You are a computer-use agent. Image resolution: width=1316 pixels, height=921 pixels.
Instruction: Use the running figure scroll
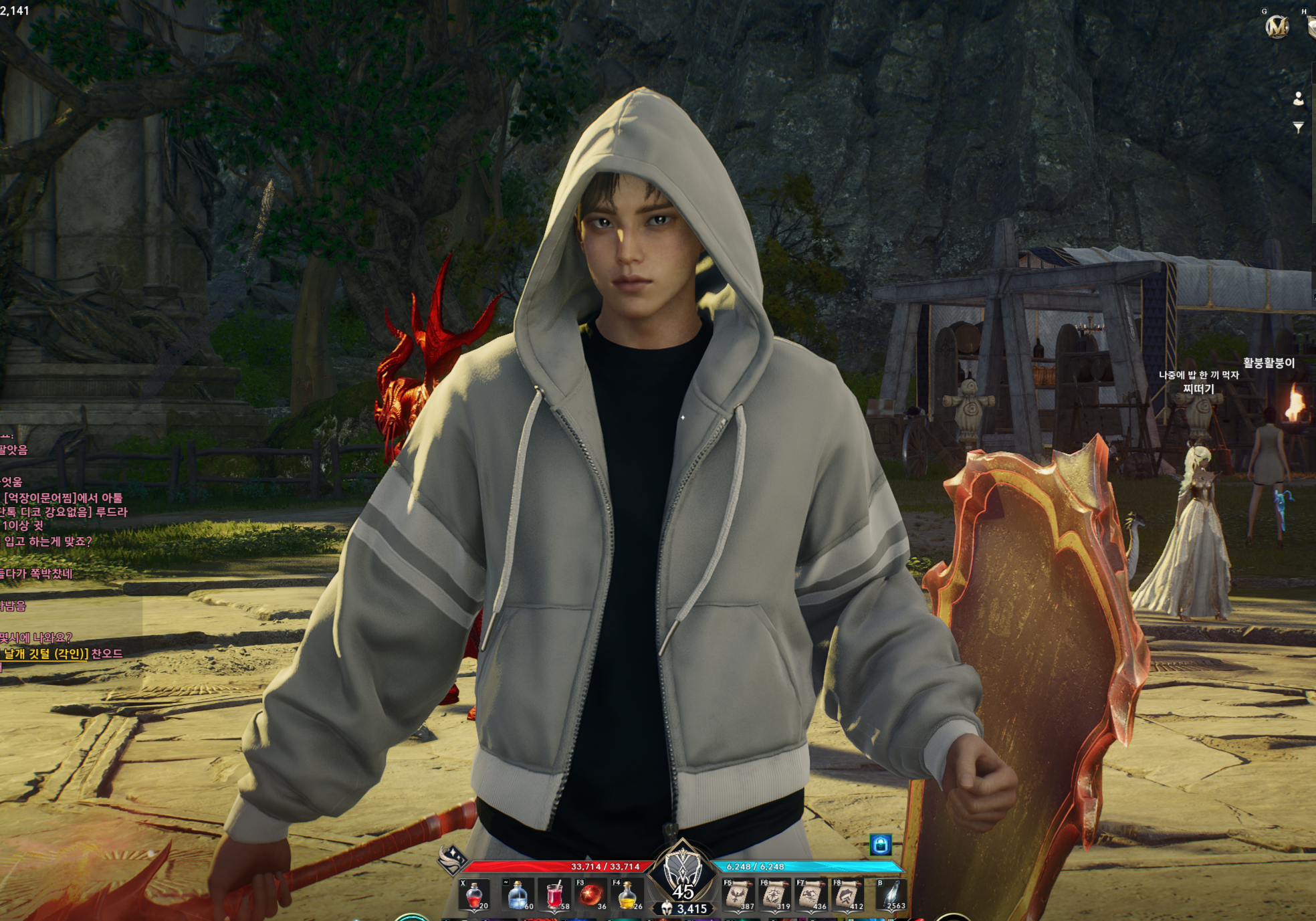810,895
